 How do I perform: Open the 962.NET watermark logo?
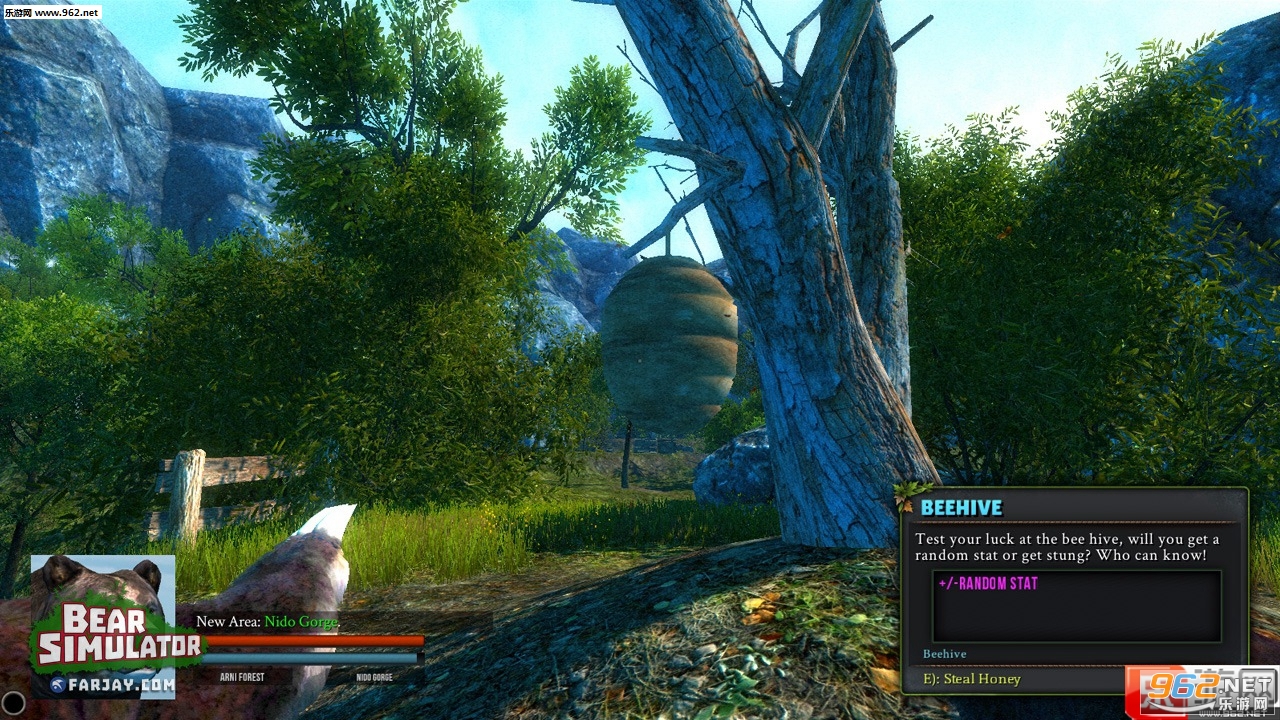click(1200, 690)
